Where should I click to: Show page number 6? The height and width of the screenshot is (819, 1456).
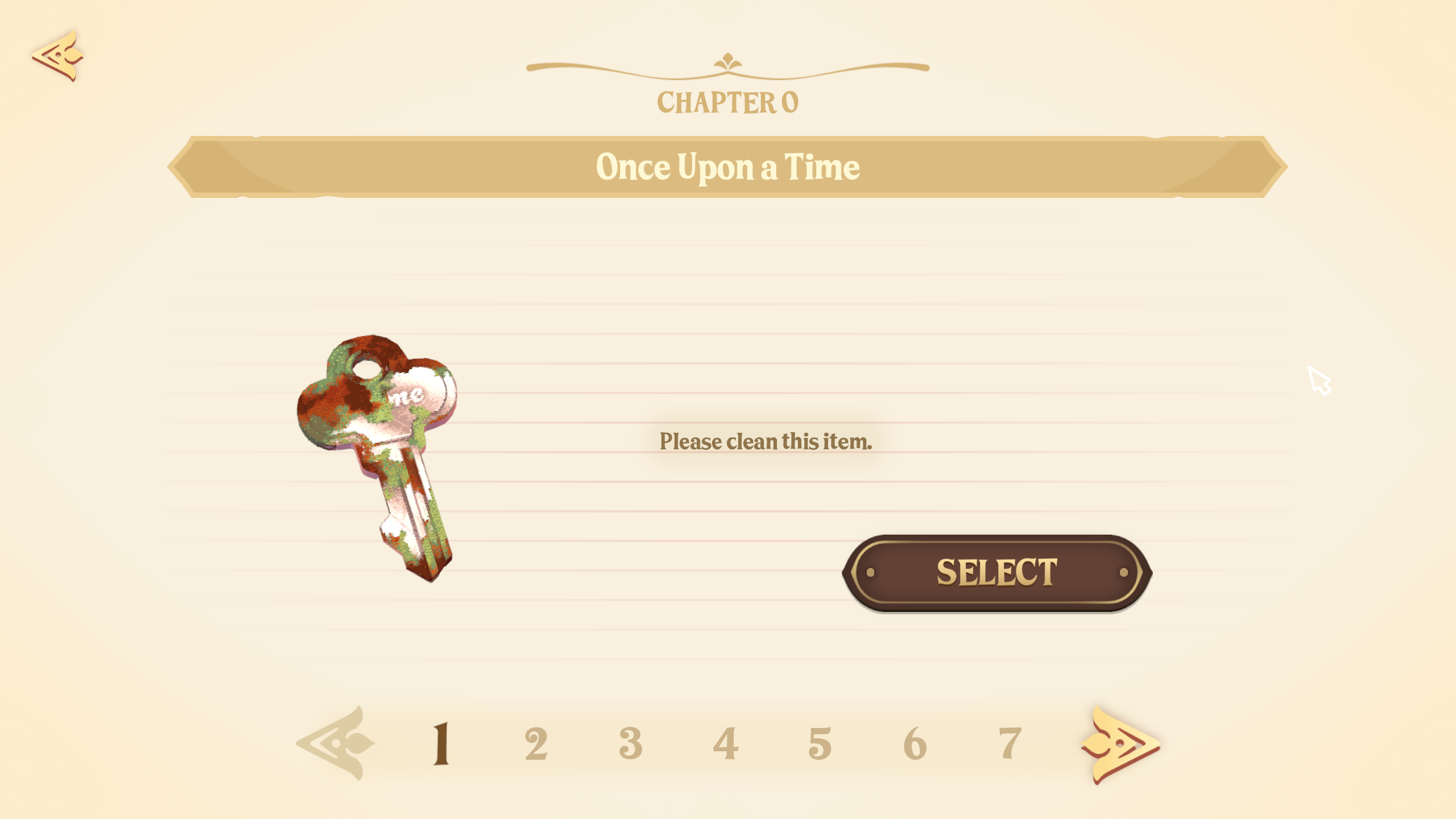[x=915, y=743]
